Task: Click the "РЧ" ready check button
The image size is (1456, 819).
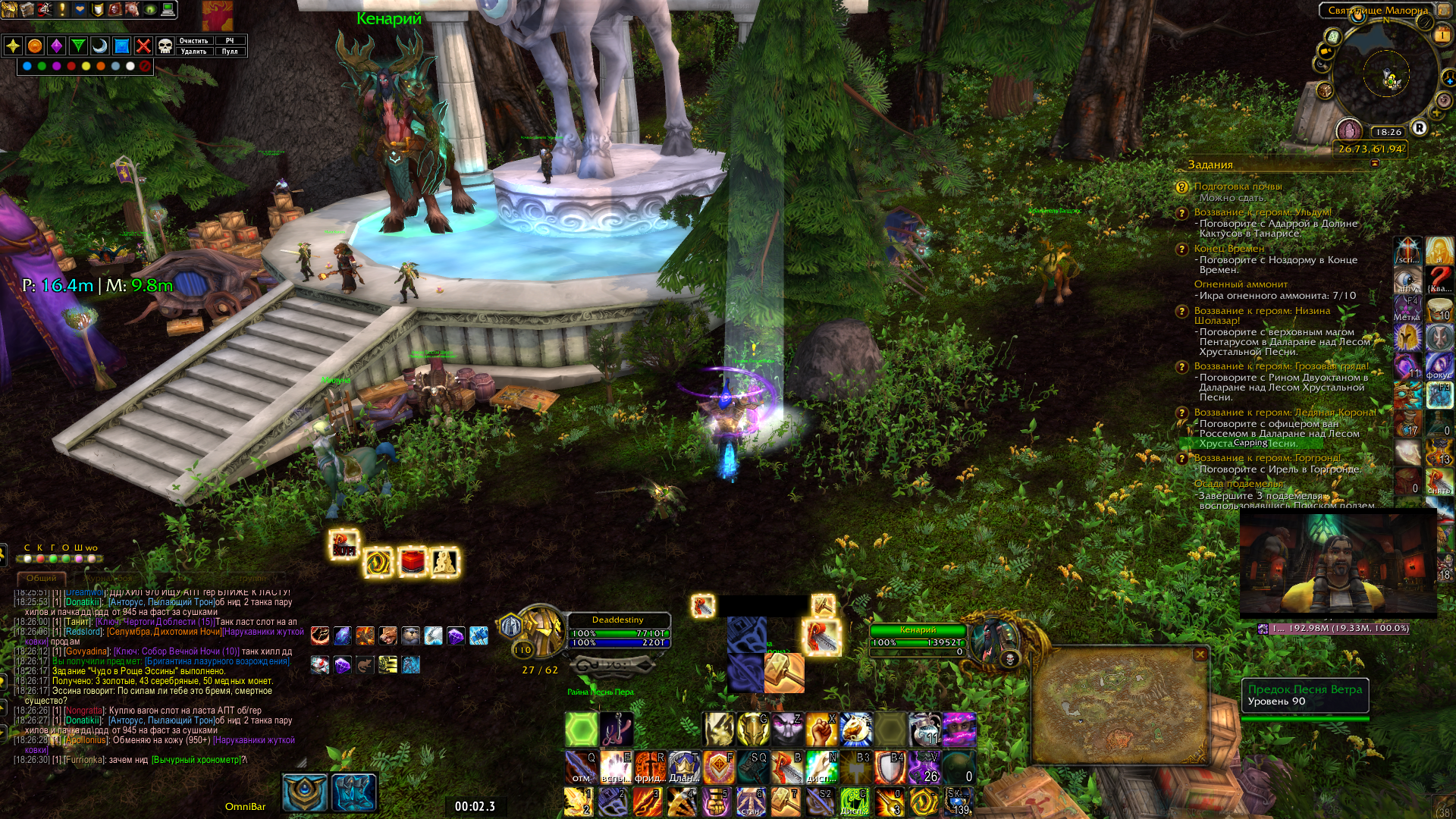Action: 230,41
